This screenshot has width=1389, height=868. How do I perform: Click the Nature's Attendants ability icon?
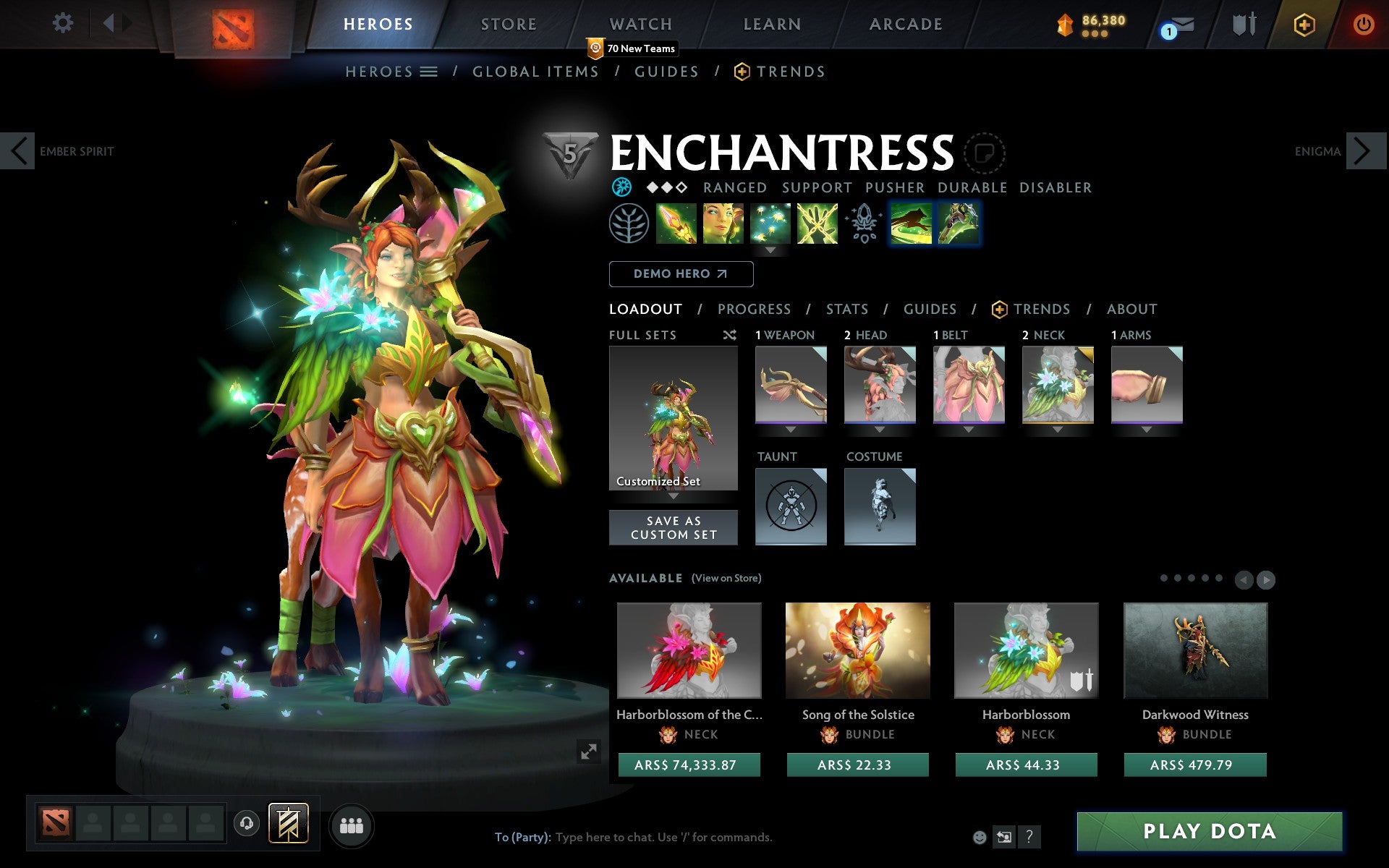[x=771, y=224]
